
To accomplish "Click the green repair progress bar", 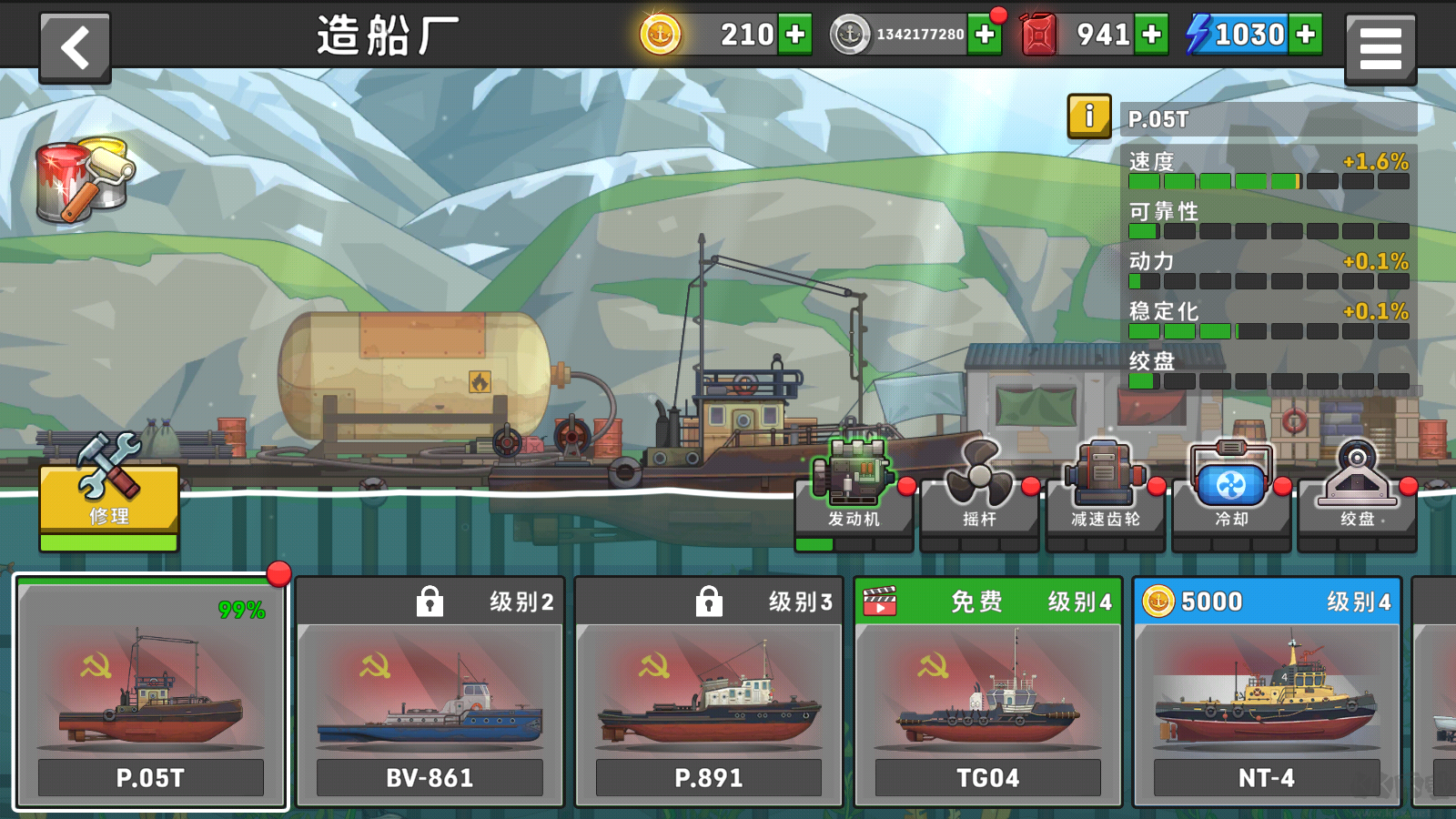I will click(x=107, y=542).
